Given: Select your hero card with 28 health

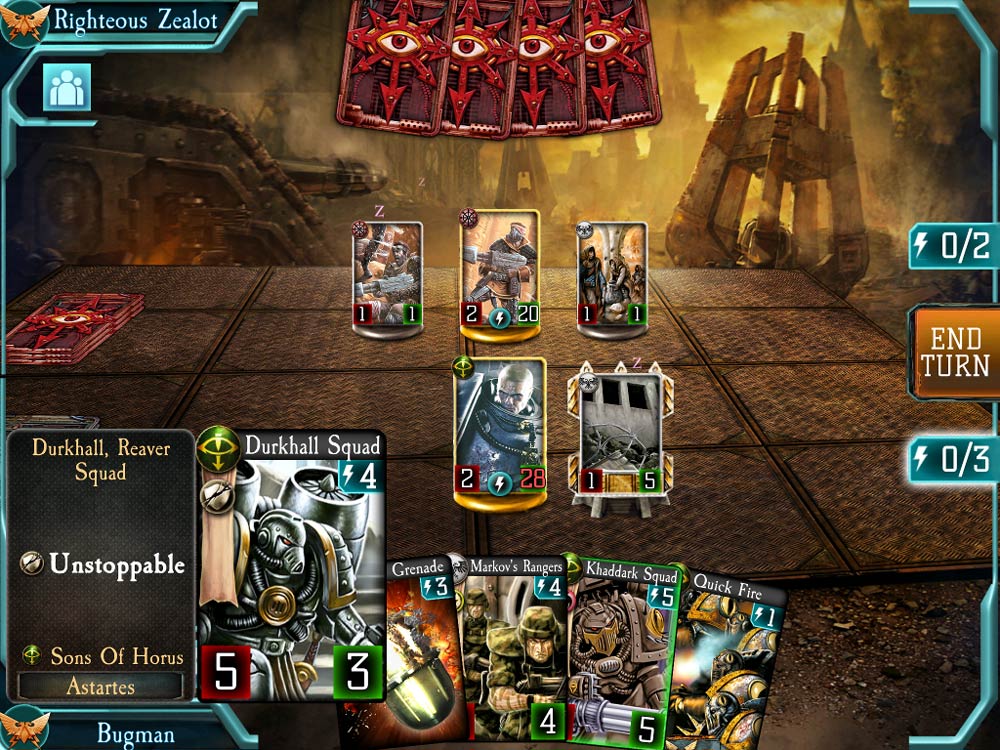Looking at the screenshot, I should [x=500, y=427].
